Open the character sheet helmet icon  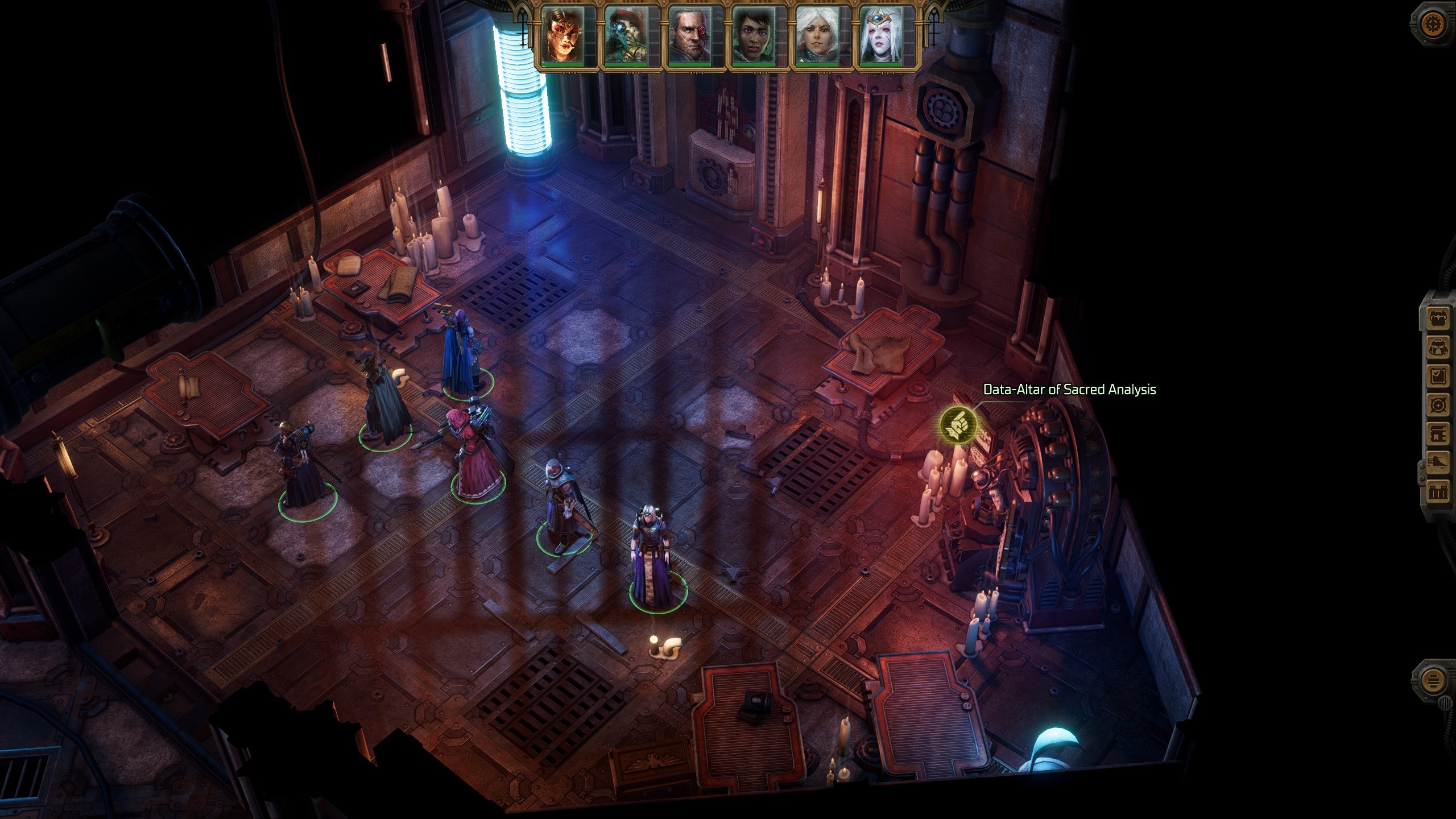pos(1438,347)
